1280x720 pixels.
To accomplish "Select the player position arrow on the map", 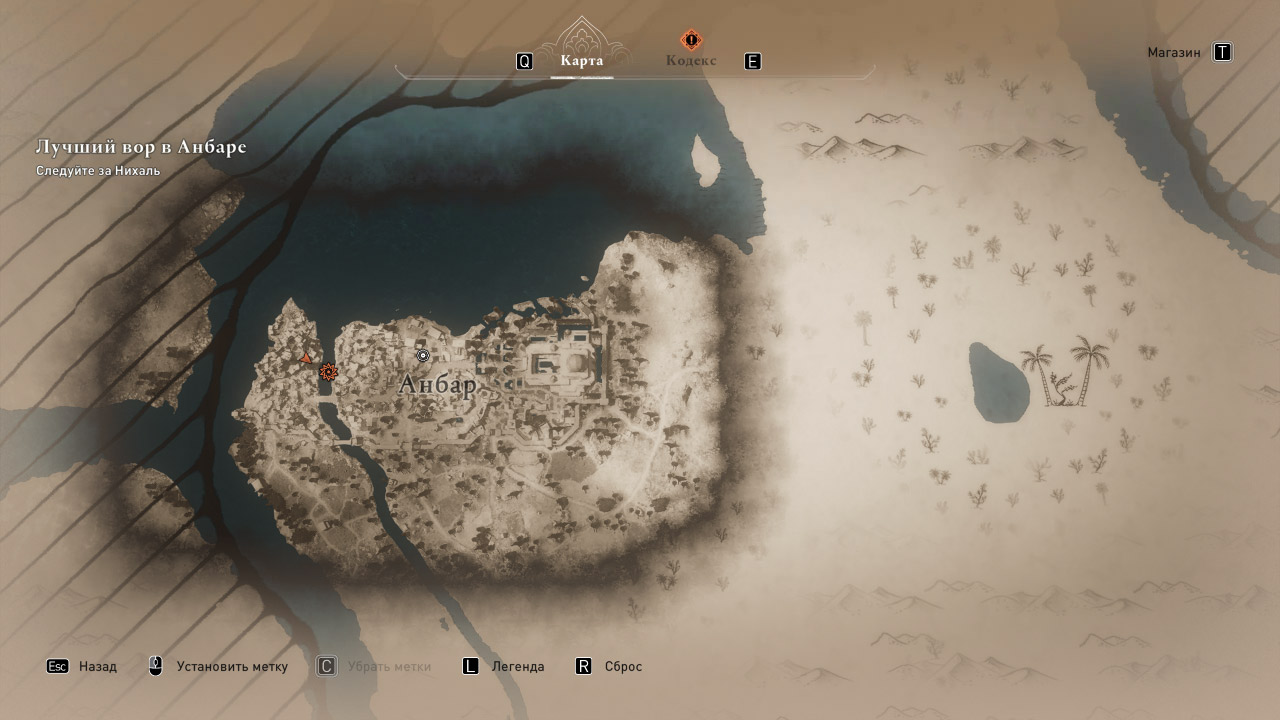I will [306, 355].
